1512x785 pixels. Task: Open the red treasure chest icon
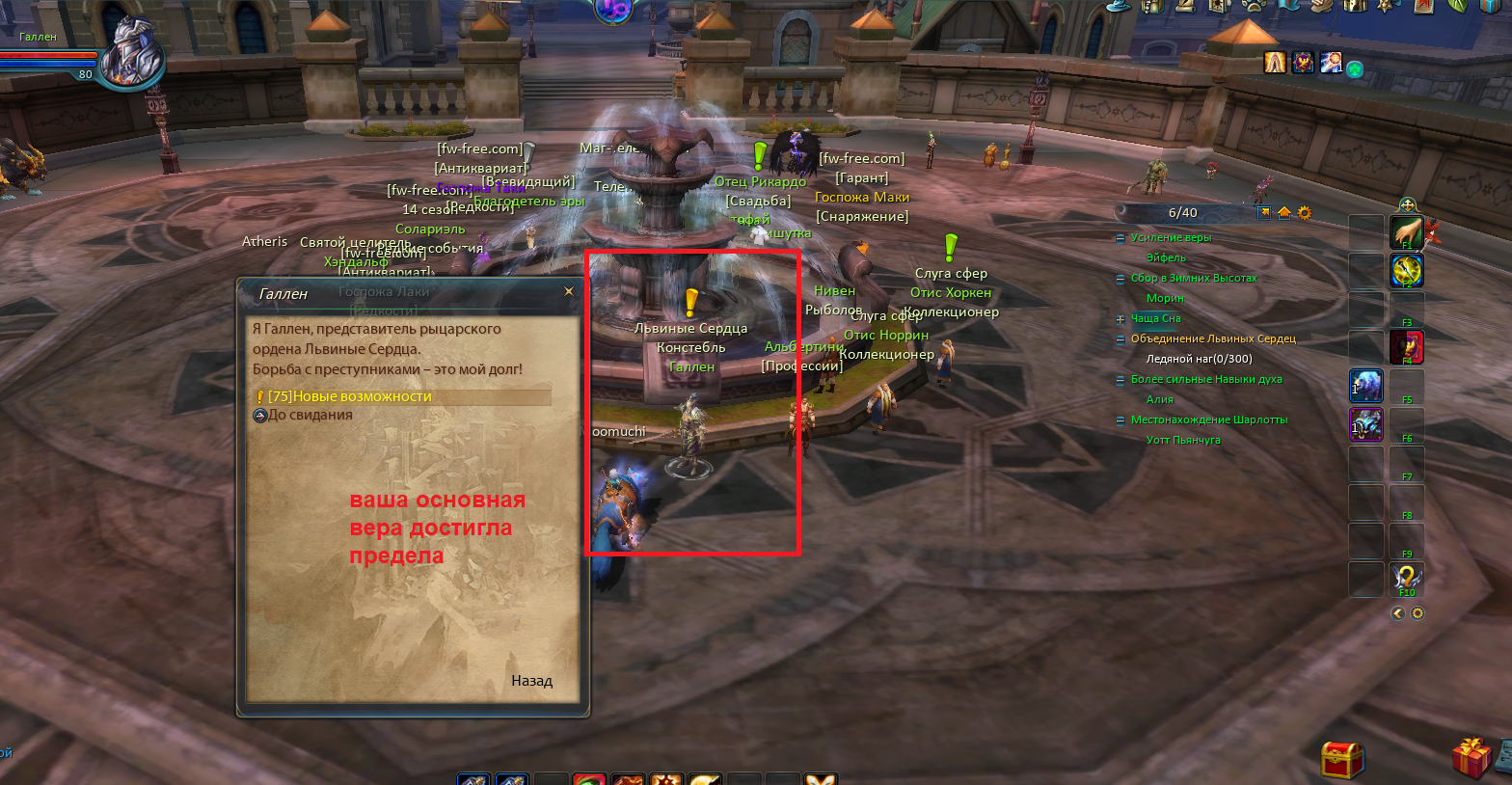(1342, 759)
